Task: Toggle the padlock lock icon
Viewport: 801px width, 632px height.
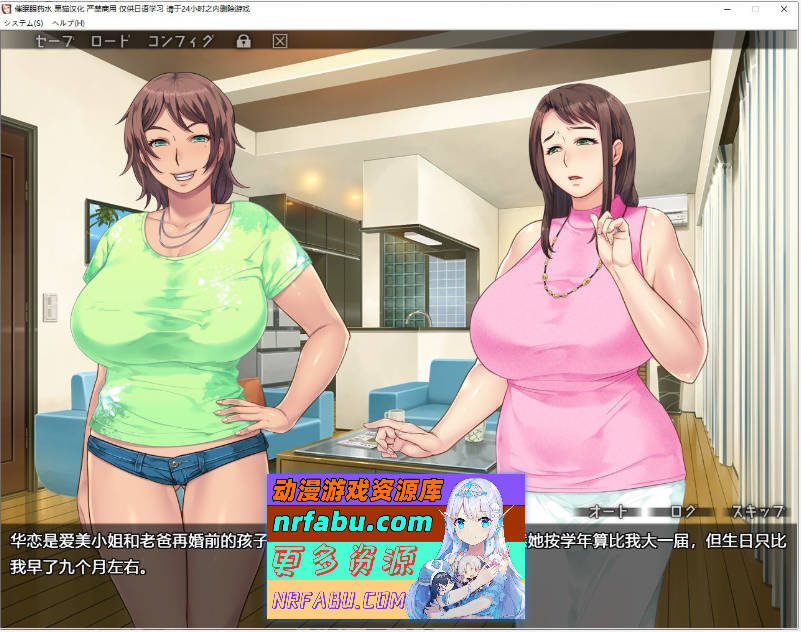Action: tap(243, 41)
